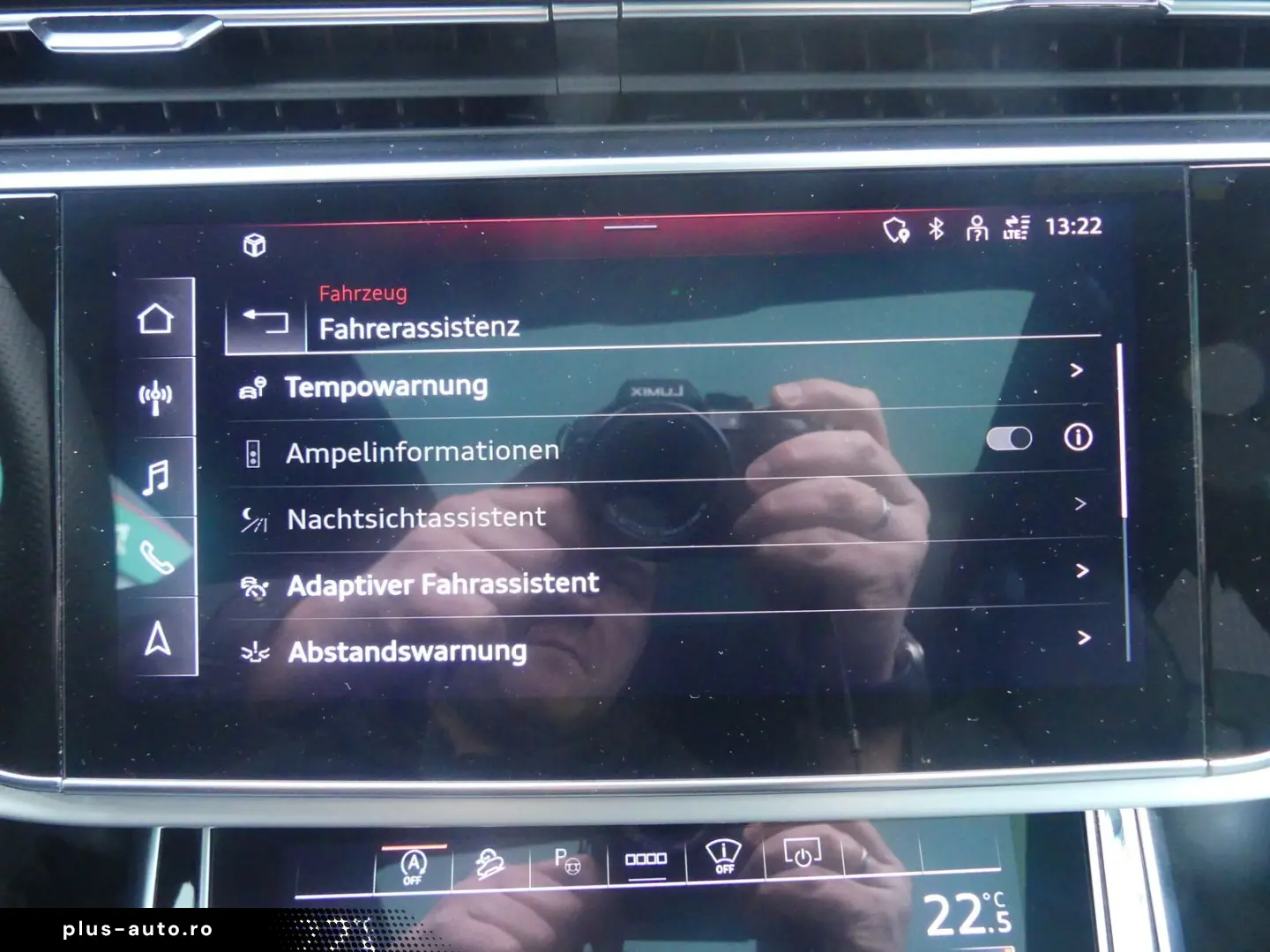The image size is (1270, 952).
Task: Tap the info icon beside Ampelinformationen
Action: click(x=1078, y=438)
